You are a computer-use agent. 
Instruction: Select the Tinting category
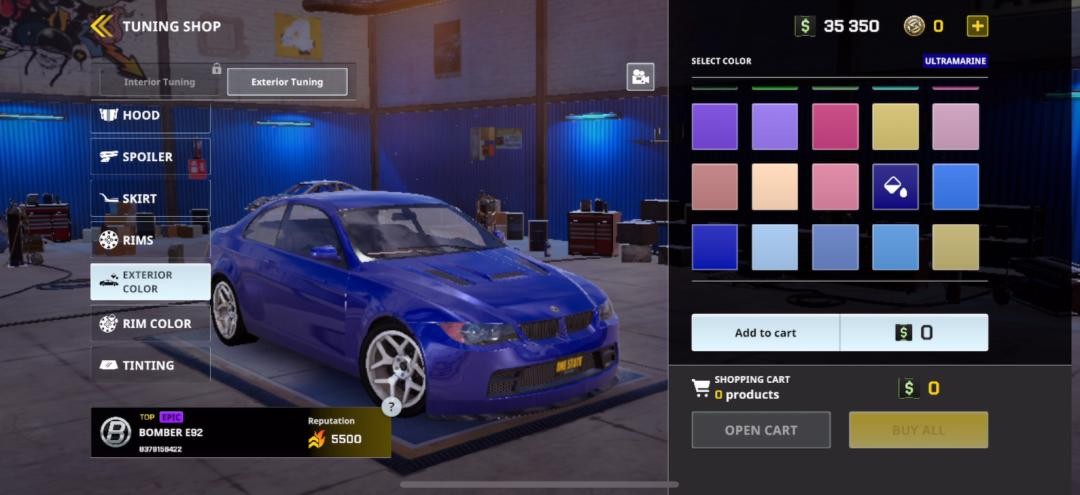(150, 366)
